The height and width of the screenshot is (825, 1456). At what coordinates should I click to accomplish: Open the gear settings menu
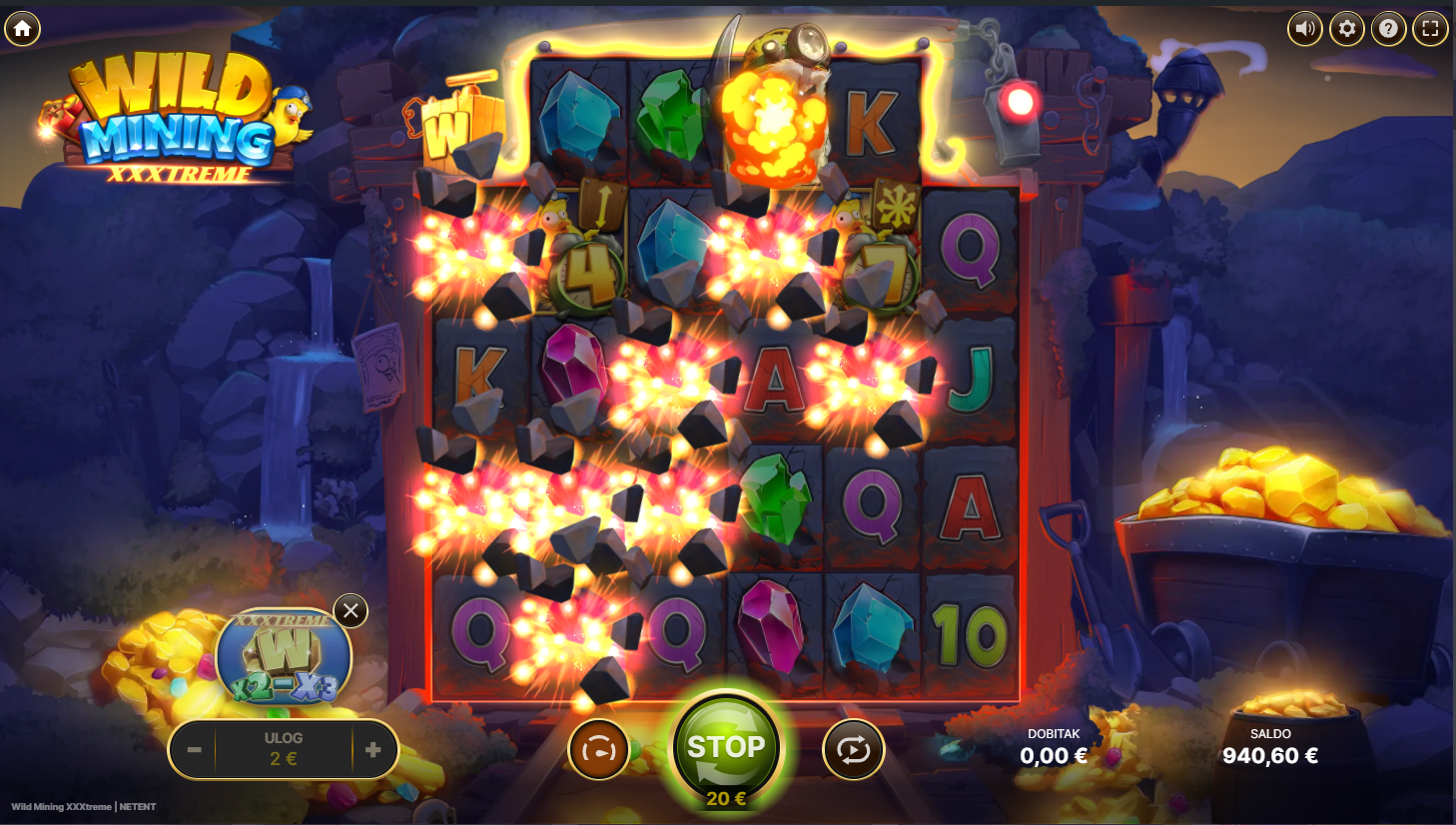(x=1346, y=29)
